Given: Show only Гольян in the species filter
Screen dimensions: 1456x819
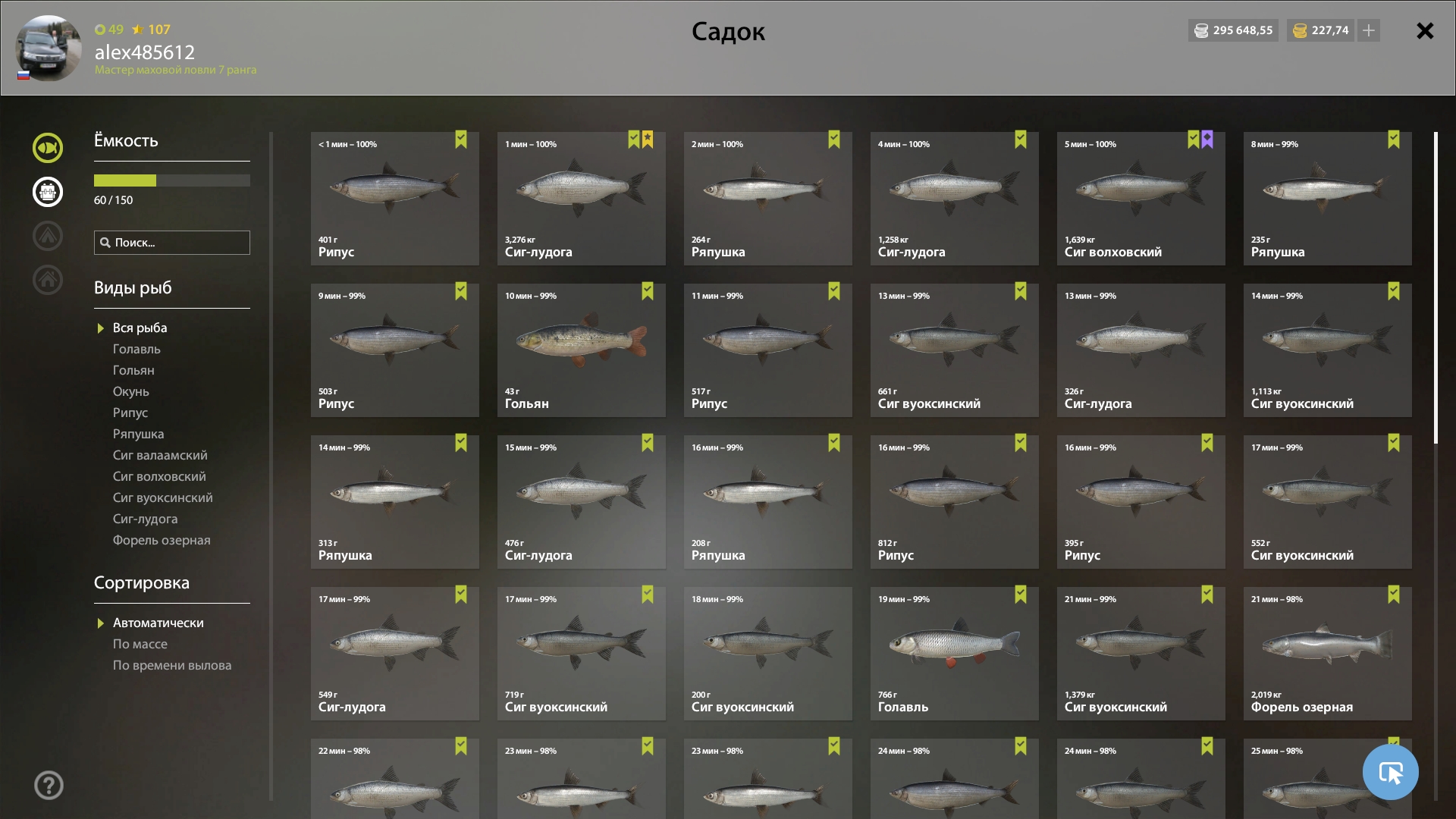Looking at the screenshot, I should tap(133, 370).
